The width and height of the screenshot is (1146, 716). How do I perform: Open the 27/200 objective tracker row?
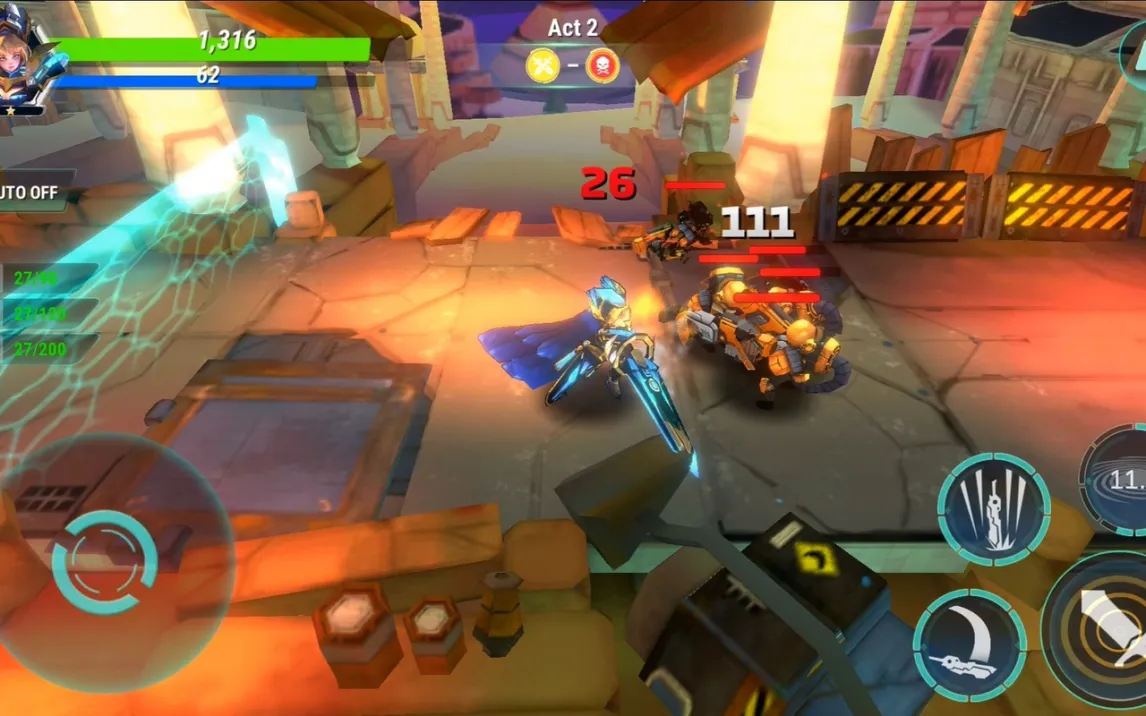pyautogui.click(x=45, y=347)
